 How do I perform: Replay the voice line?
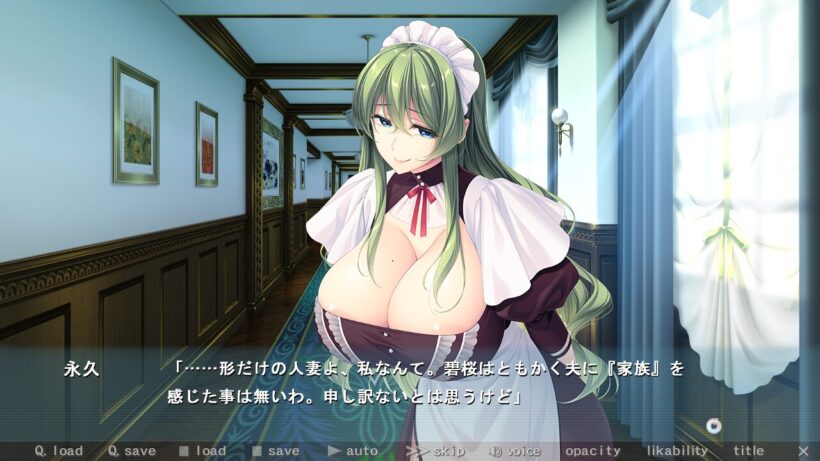click(515, 451)
